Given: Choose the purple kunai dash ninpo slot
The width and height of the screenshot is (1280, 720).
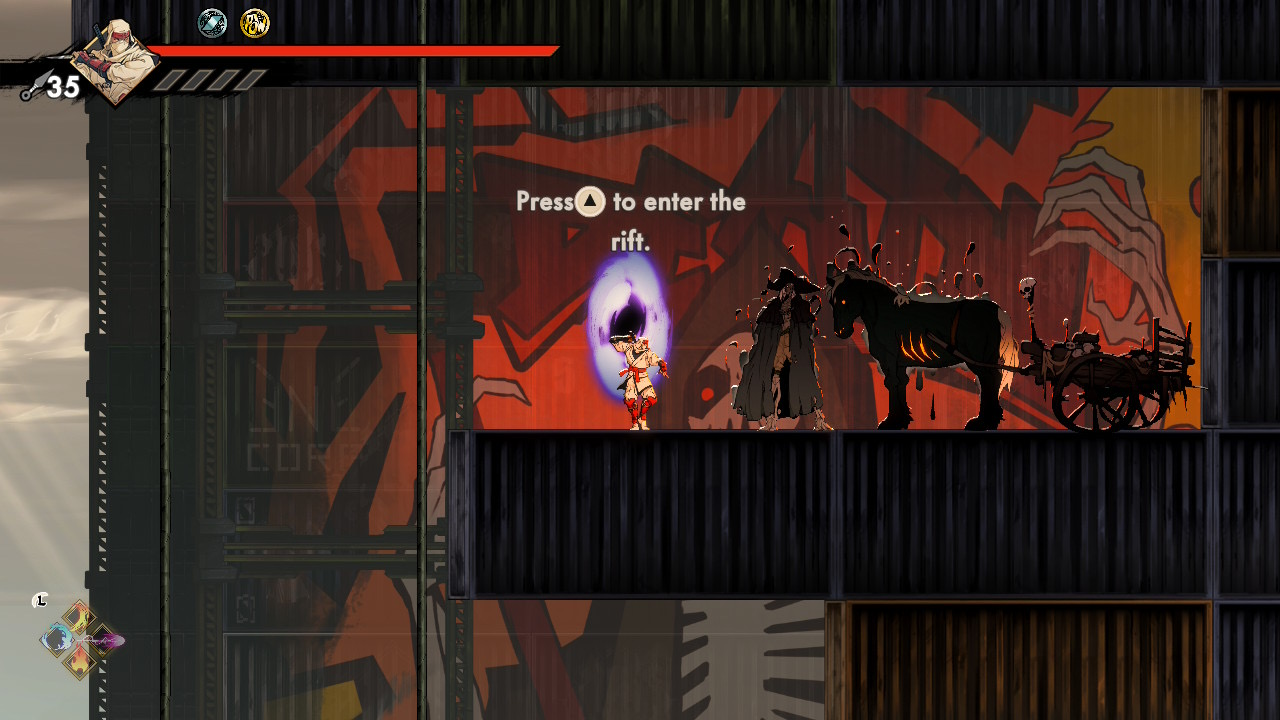Looking at the screenshot, I should pos(104,639).
